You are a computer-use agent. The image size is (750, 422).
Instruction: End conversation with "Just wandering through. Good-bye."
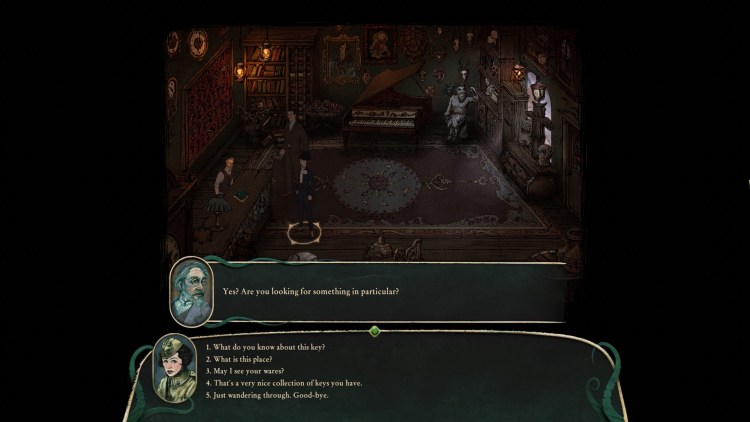266,395
